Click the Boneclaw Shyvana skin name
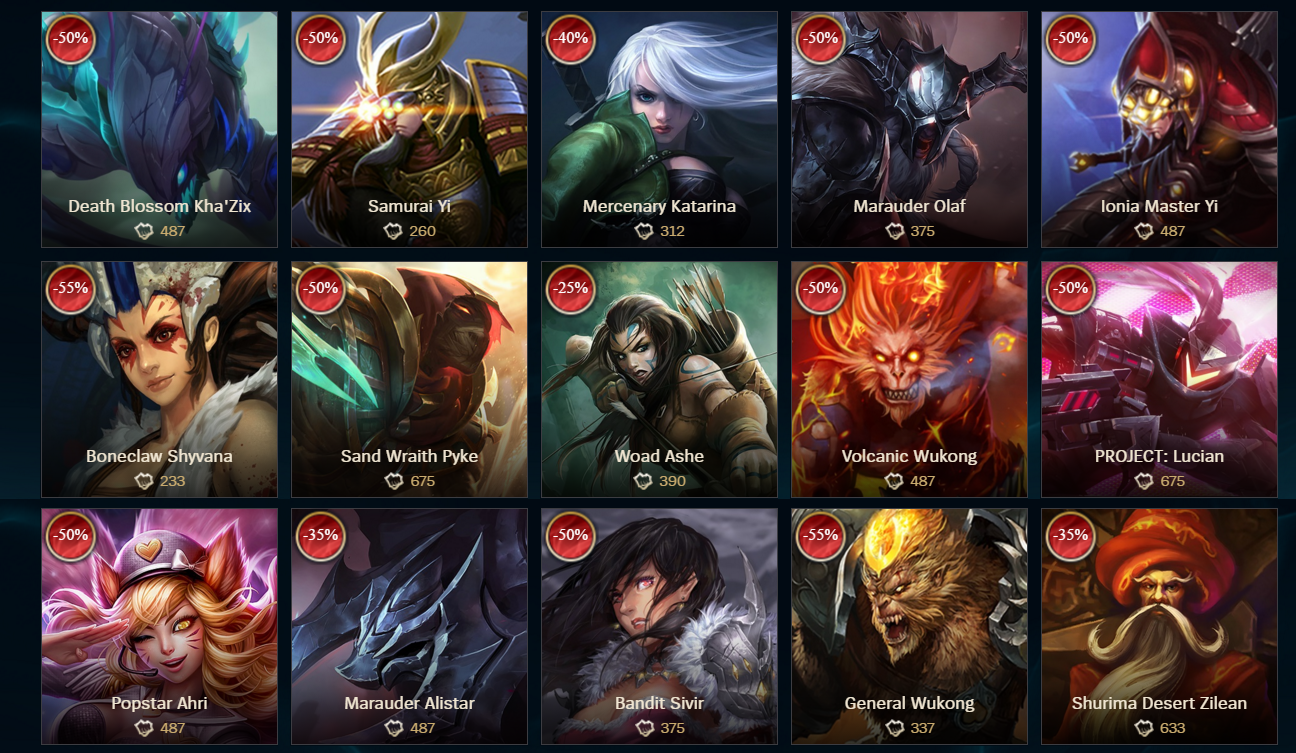The image size is (1296, 753). 158,455
